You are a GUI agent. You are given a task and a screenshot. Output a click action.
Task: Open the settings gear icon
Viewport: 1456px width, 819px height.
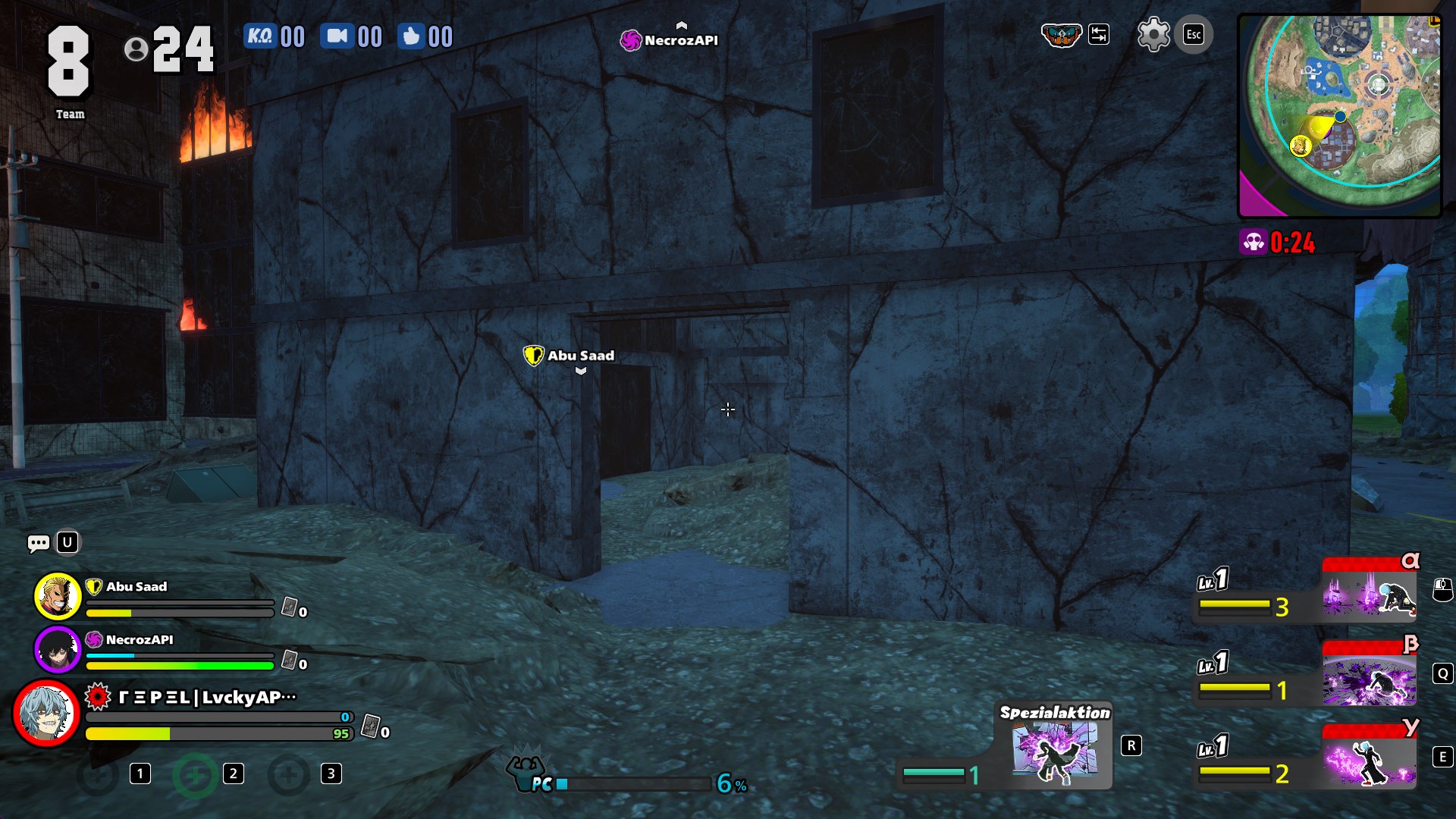pos(1153,35)
